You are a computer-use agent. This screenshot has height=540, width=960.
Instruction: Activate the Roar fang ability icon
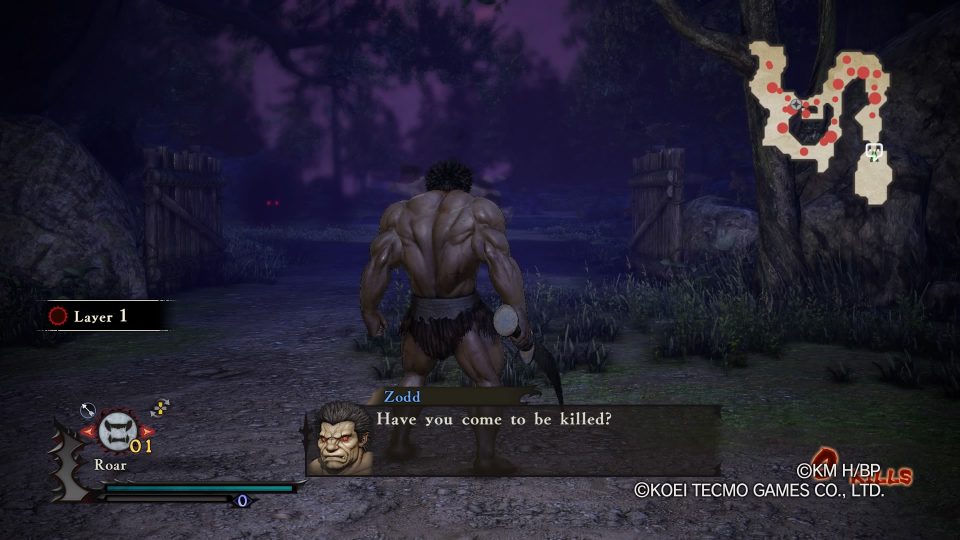pyautogui.click(x=119, y=431)
